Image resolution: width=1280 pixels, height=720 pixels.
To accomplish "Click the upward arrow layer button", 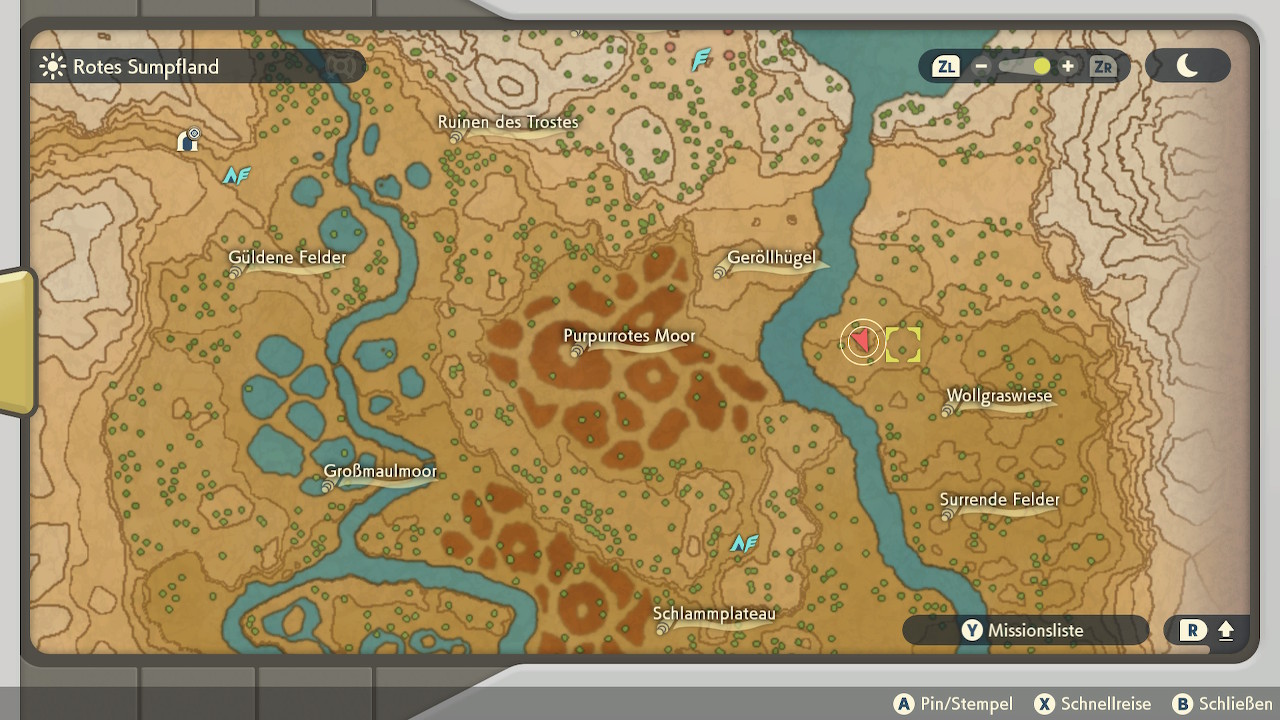I will pos(1226,631).
